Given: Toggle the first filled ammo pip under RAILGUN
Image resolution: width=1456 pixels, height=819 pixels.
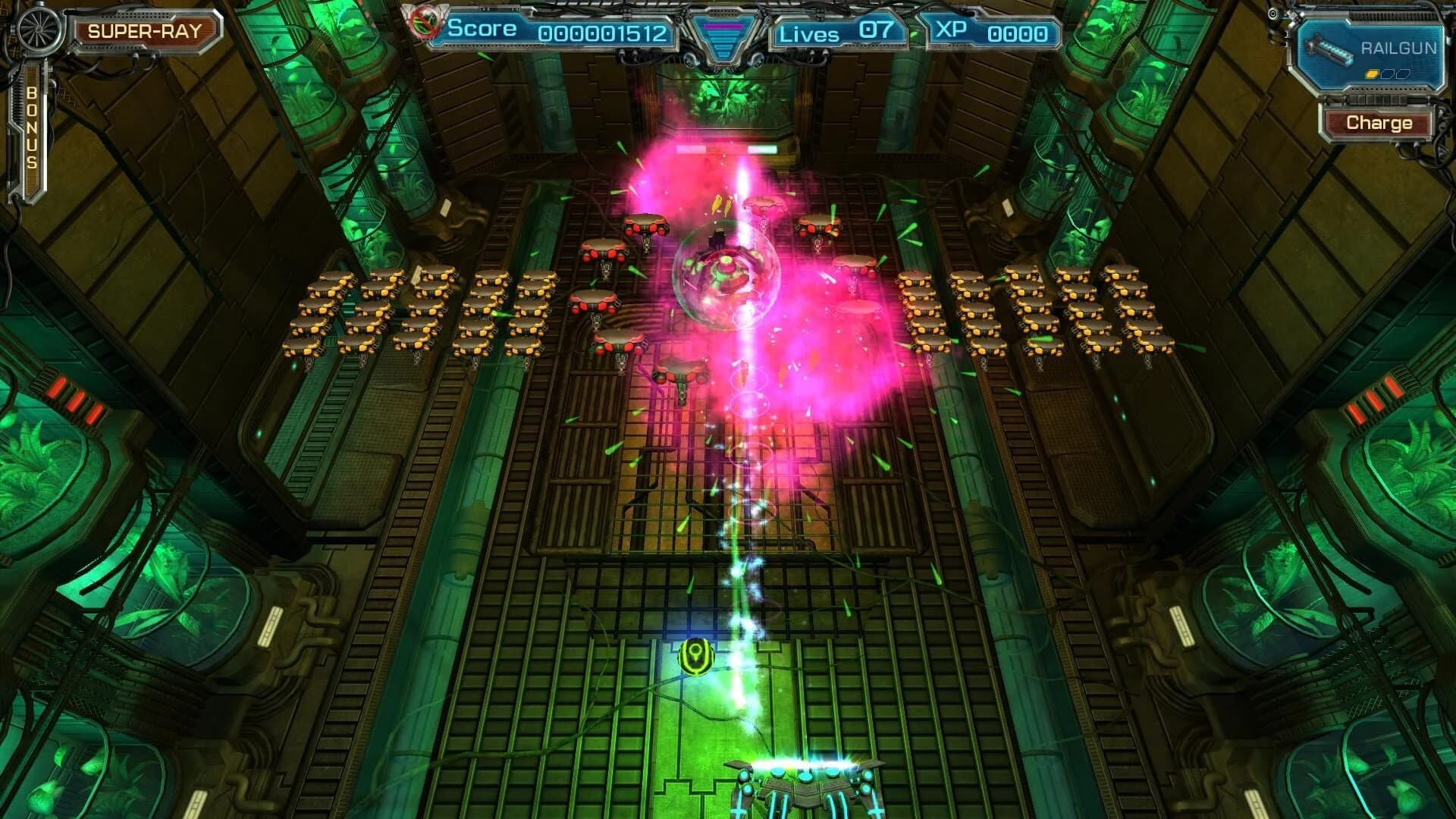Looking at the screenshot, I should pos(1371,74).
